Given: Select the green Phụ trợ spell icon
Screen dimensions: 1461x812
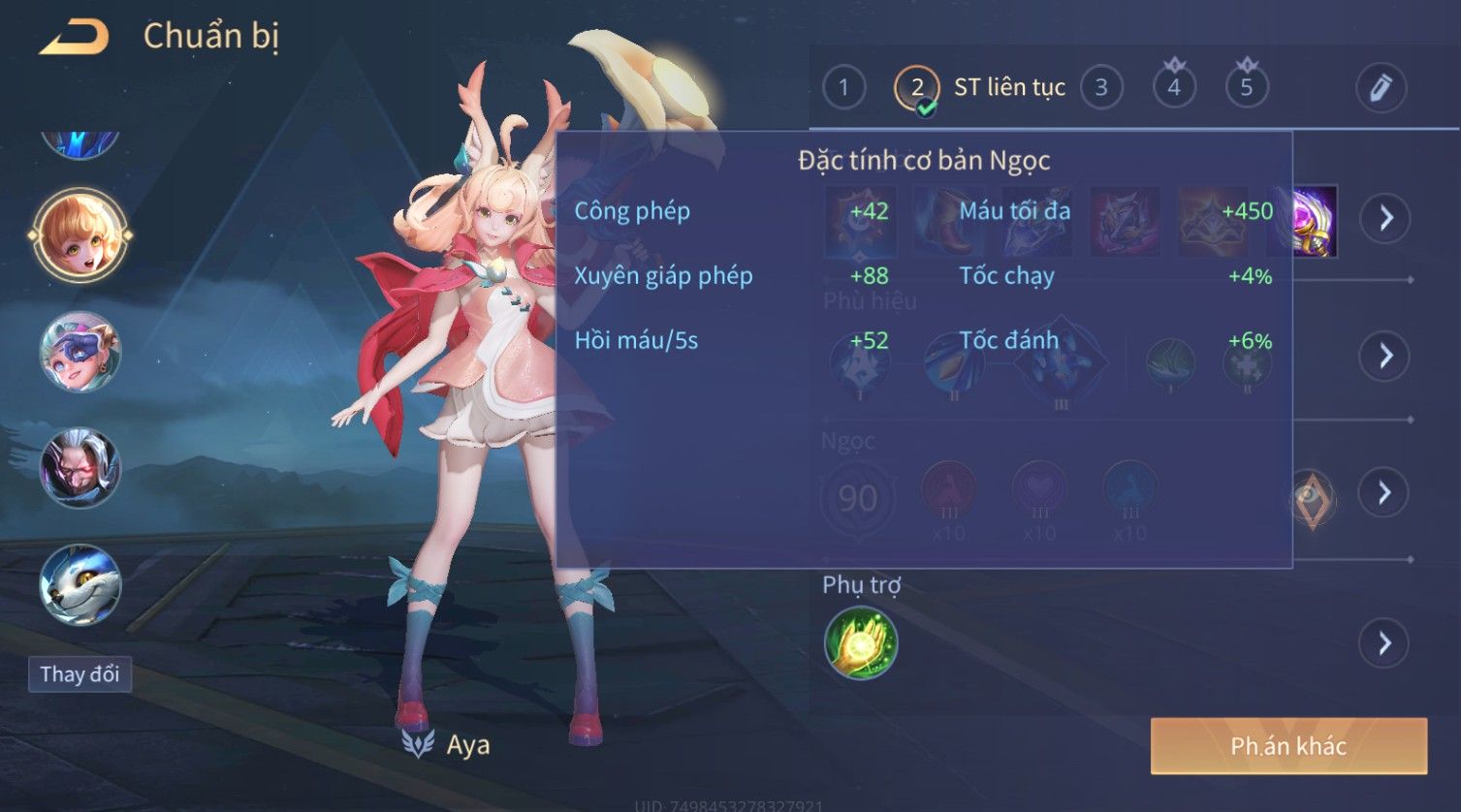Looking at the screenshot, I should (861, 643).
